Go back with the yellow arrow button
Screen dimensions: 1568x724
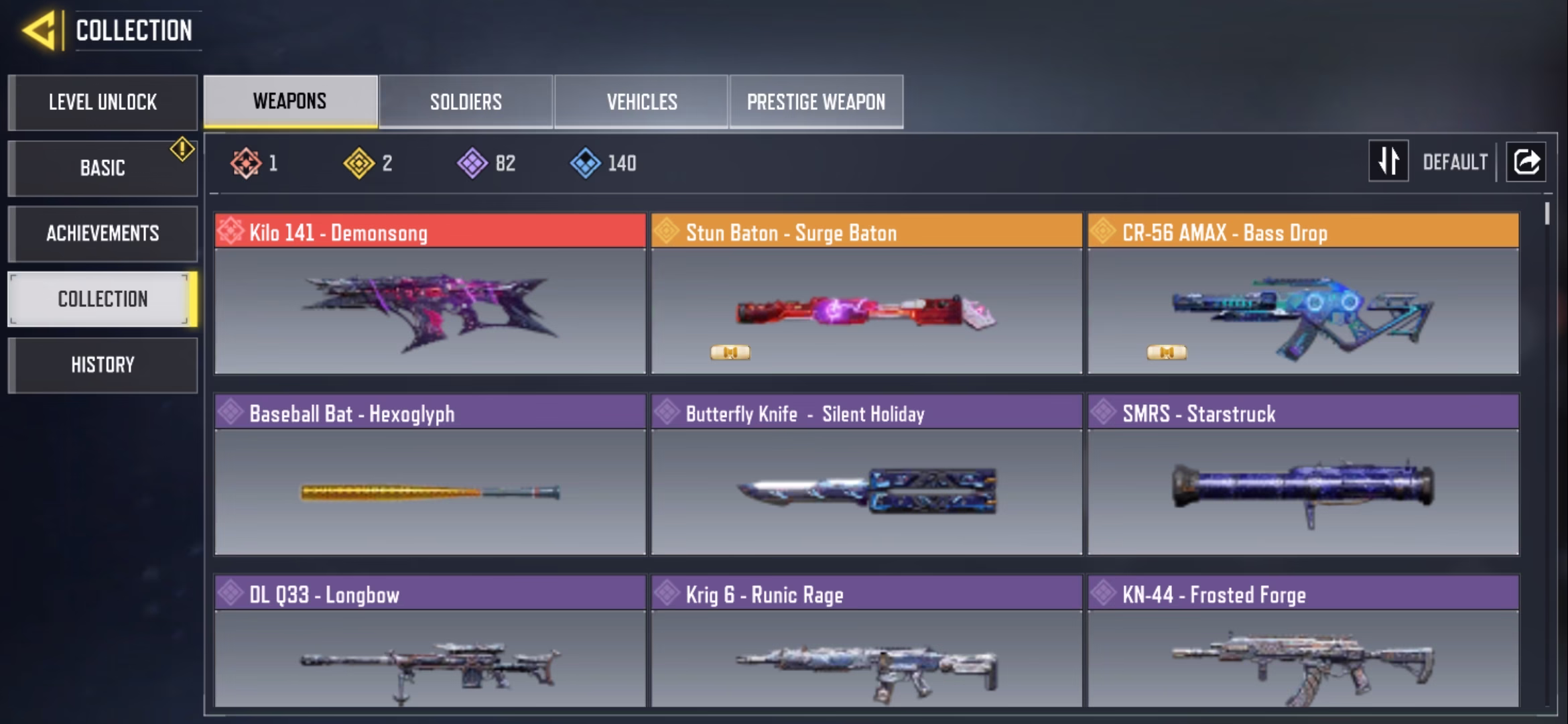(39, 31)
